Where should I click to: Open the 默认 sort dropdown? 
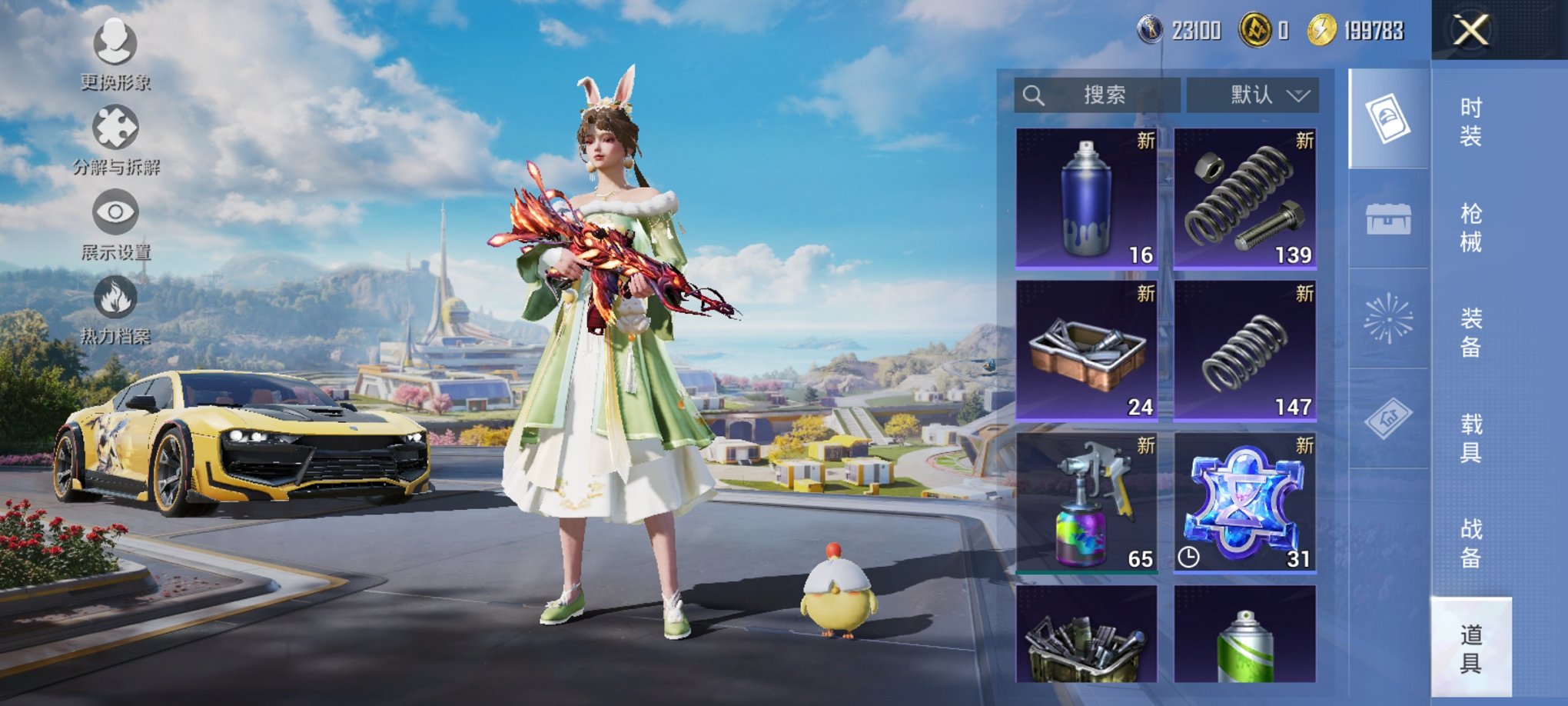tap(1253, 95)
